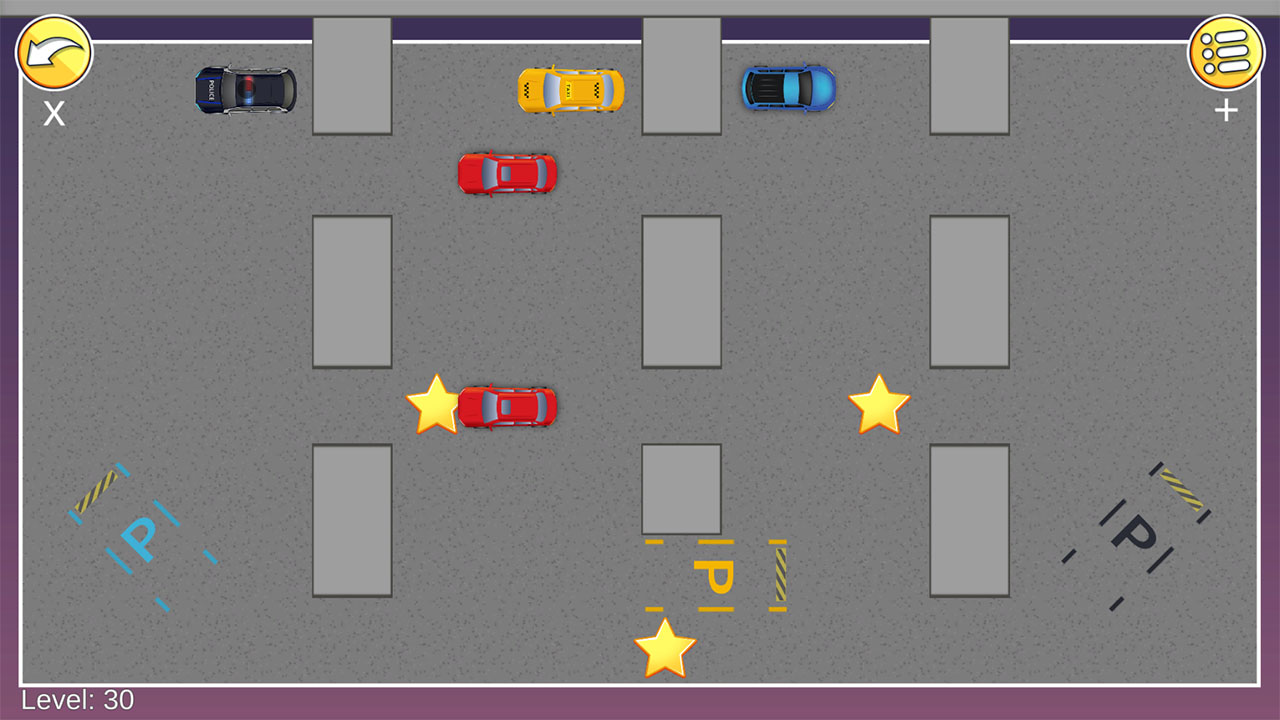Click the top-left gray pillar
This screenshot has width=1280, height=720.
pyautogui.click(x=350, y=75)
